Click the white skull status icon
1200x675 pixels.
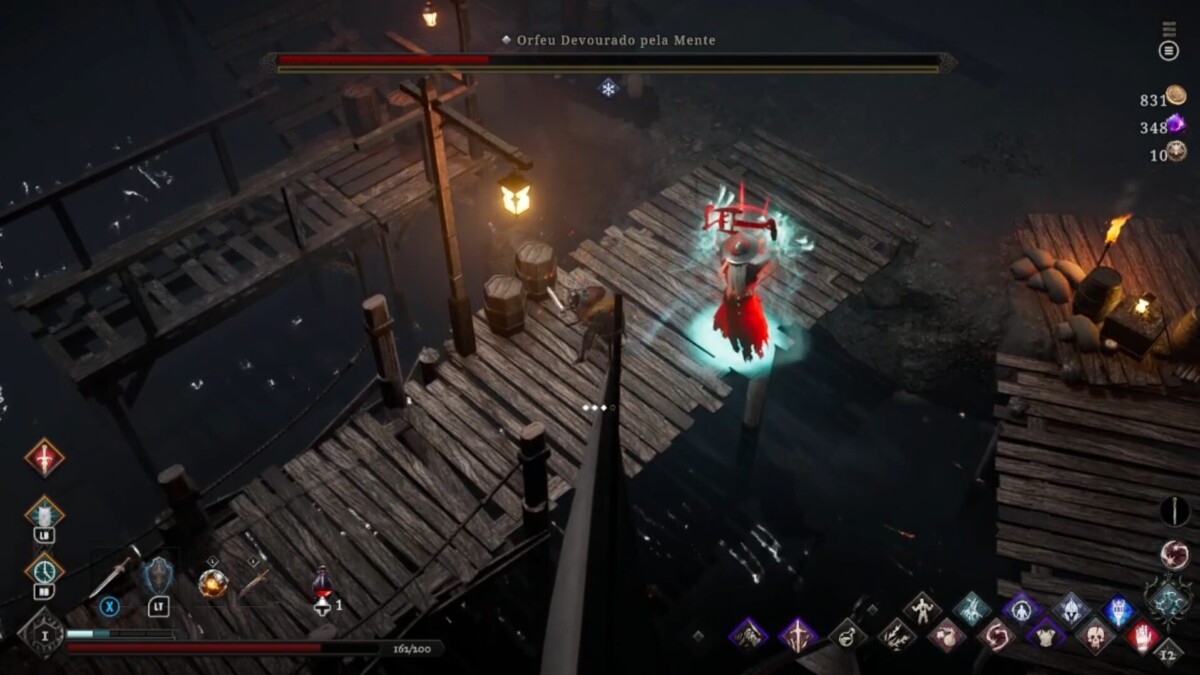pyautogui.click(x=1095, y=634)
